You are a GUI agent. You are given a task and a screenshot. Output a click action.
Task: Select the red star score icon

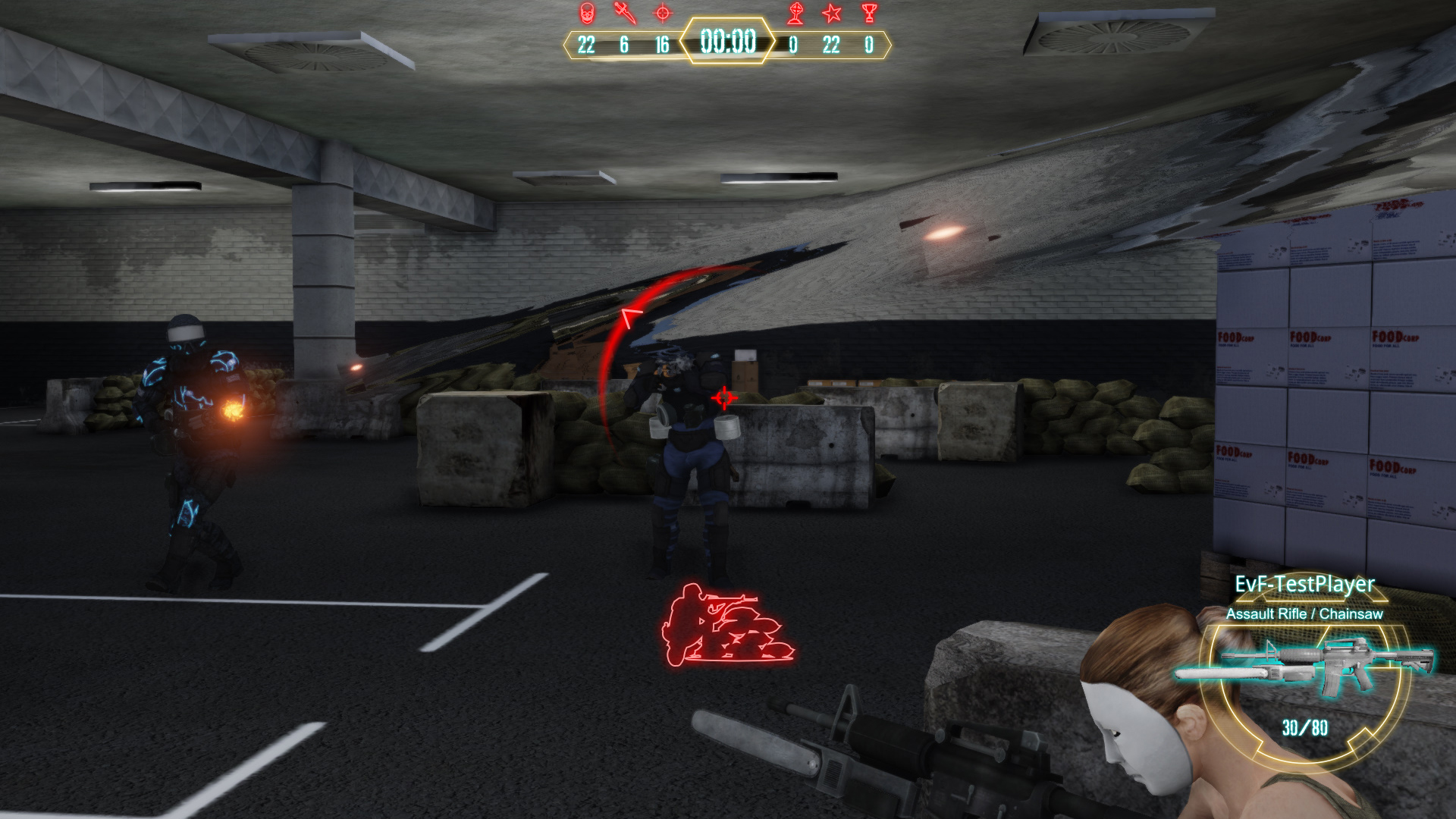pyautogui.click(x=832, y=13)
